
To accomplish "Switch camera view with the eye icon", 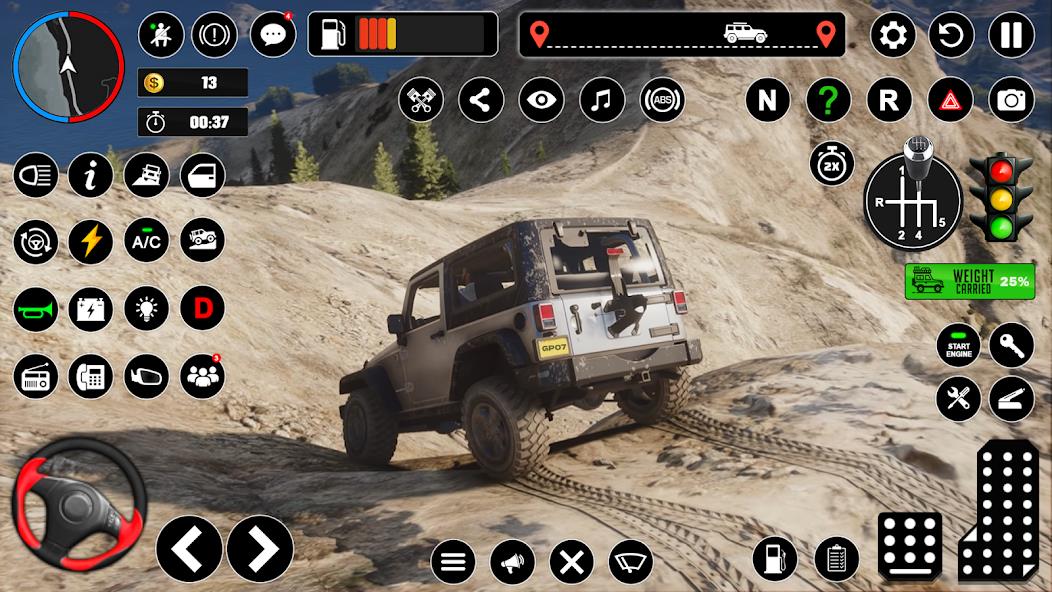I will point(541,100).
